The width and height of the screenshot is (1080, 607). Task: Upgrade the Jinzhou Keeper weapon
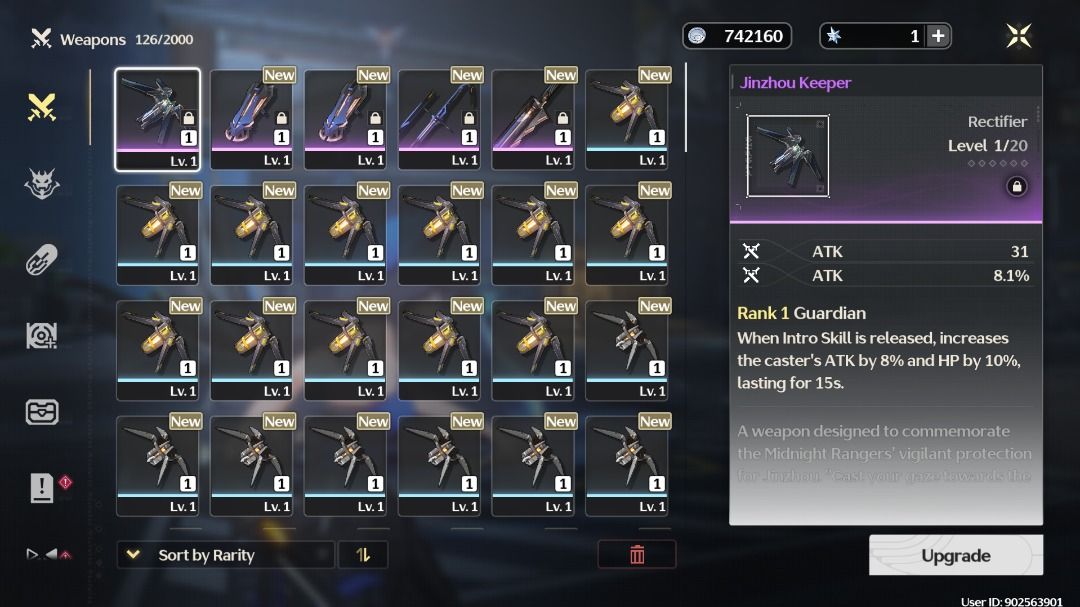955,555
